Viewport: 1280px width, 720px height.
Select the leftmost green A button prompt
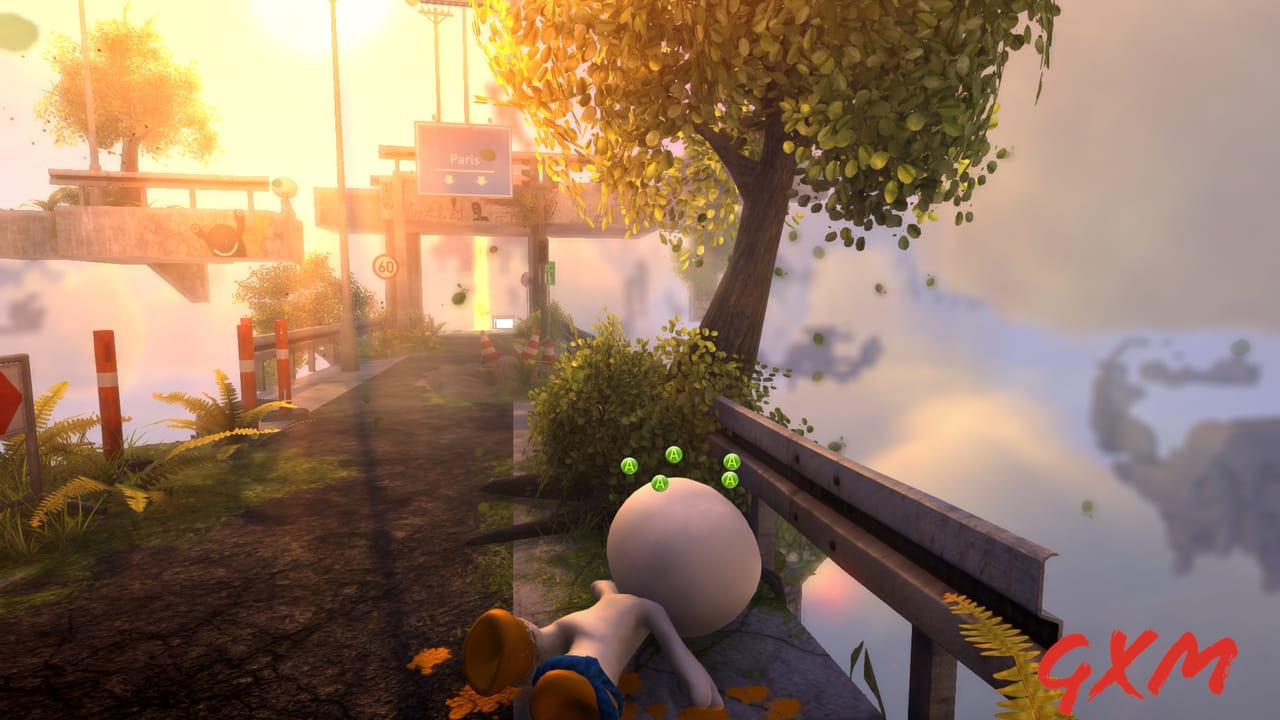tap(628, 465)
